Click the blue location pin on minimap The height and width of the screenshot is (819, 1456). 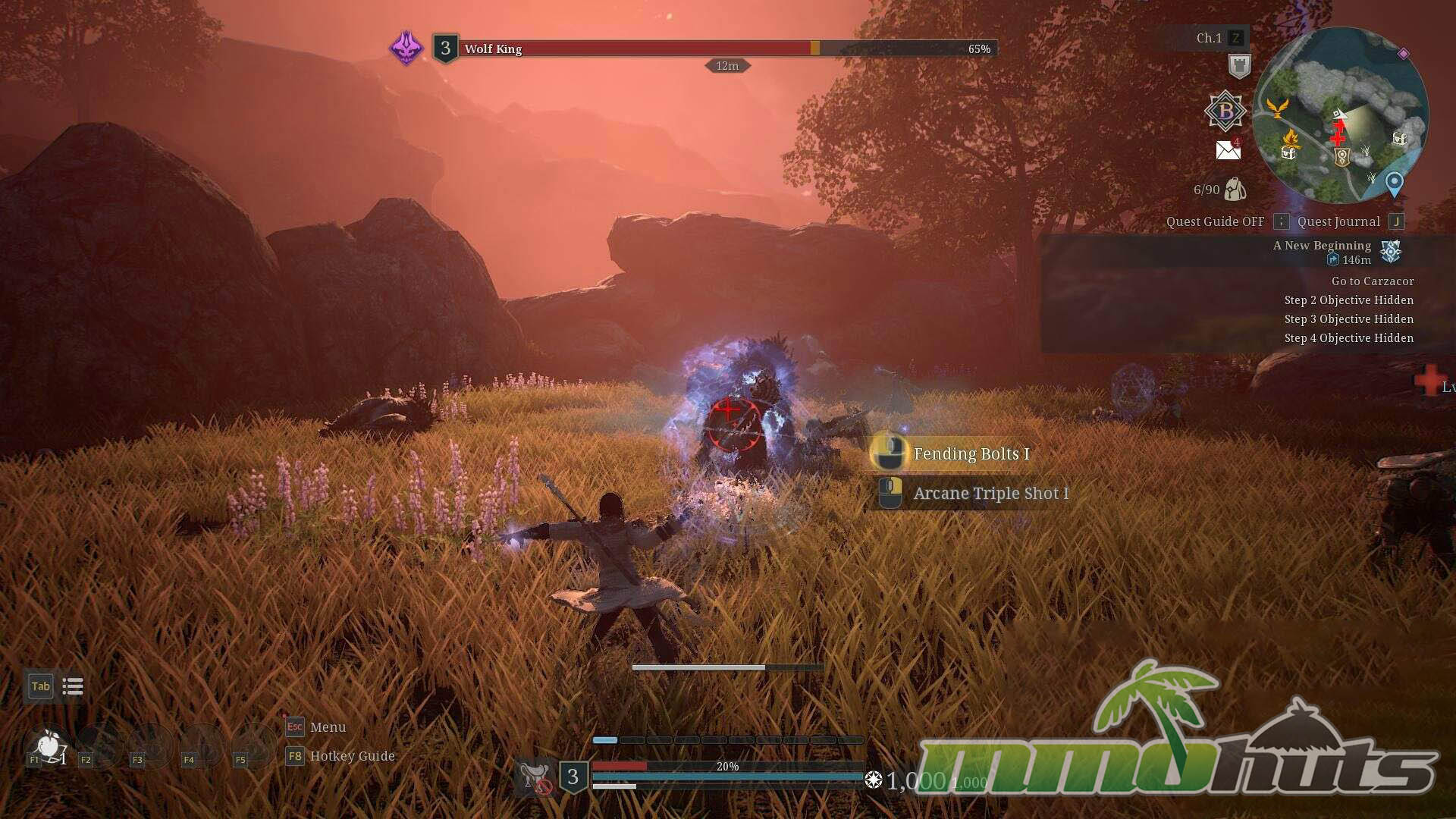tap(1394, 184)
